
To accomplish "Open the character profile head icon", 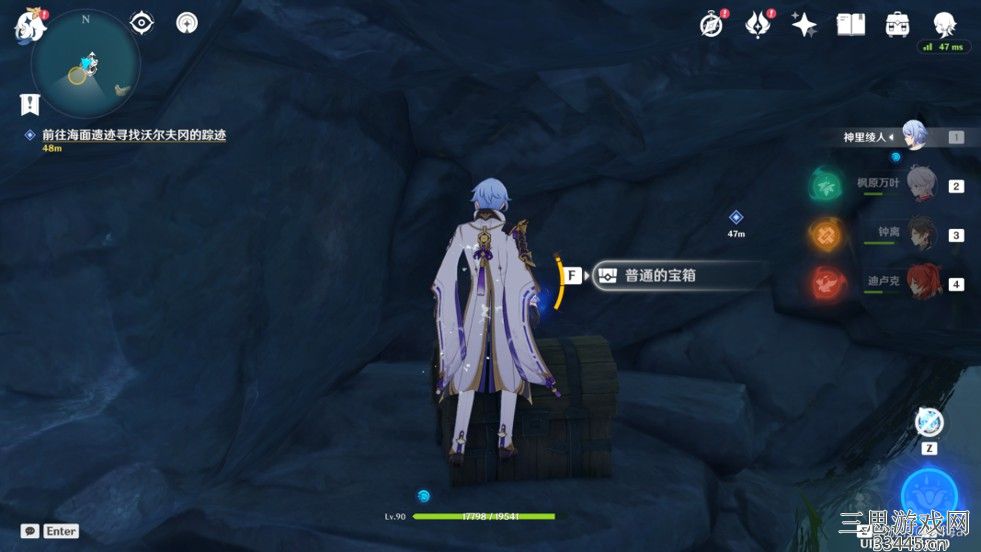I will (945, 25).
